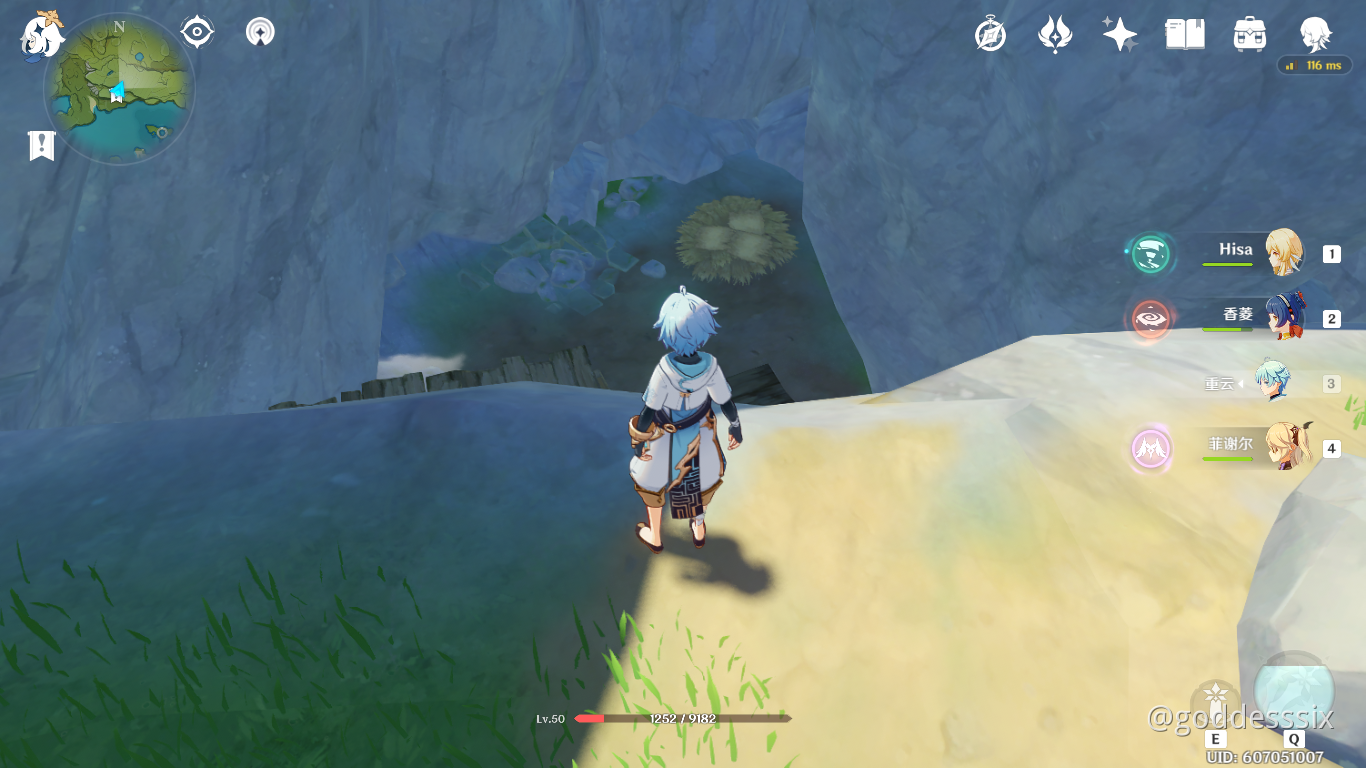1366x768 pixels.
Task: Open the Paimon menu icon
Action: (x=40, y=31)
